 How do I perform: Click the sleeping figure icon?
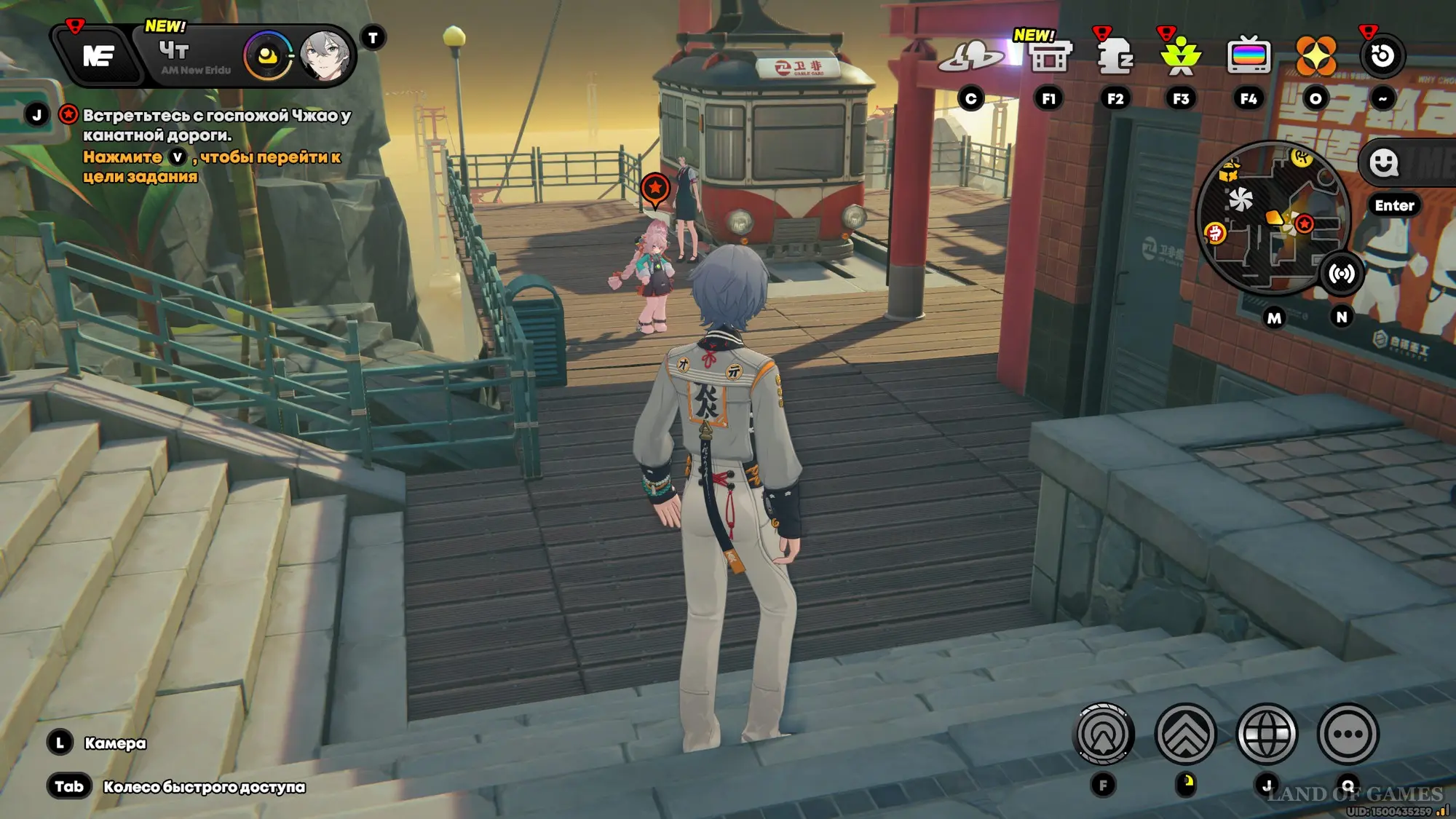coord(1115,56)
